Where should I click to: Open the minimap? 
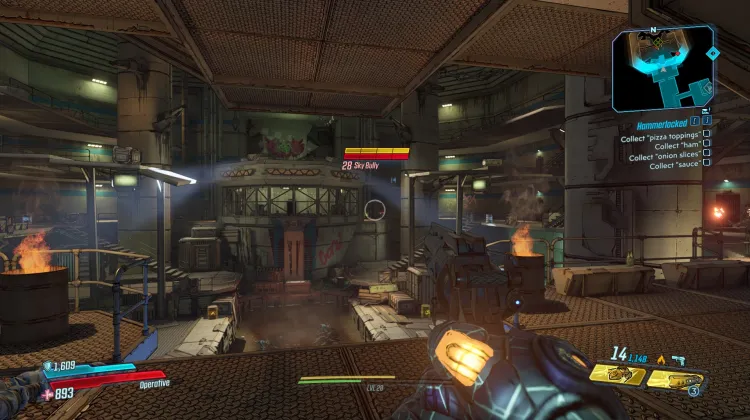657,68
